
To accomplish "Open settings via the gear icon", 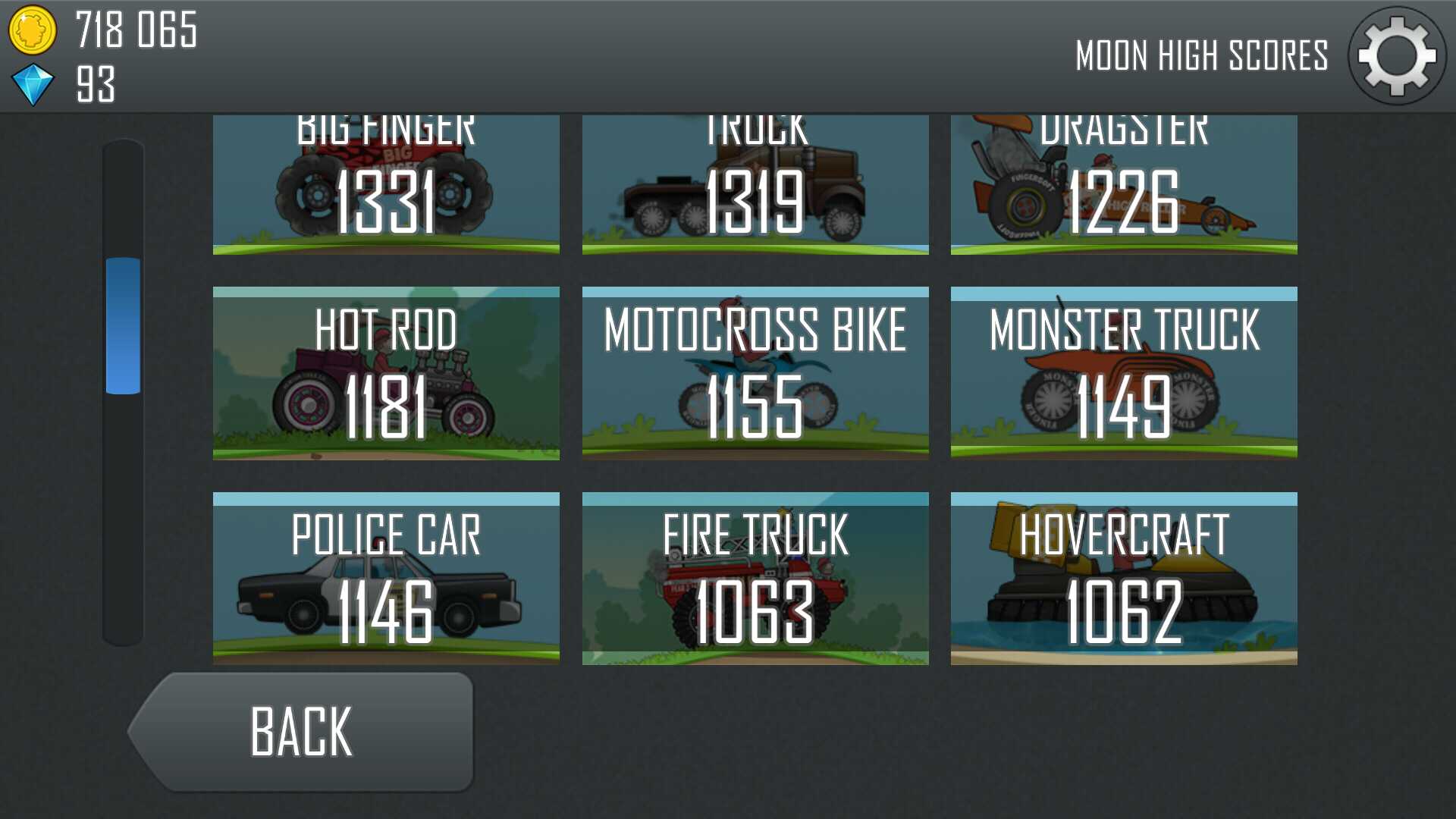I will (x=1396, y=56).
